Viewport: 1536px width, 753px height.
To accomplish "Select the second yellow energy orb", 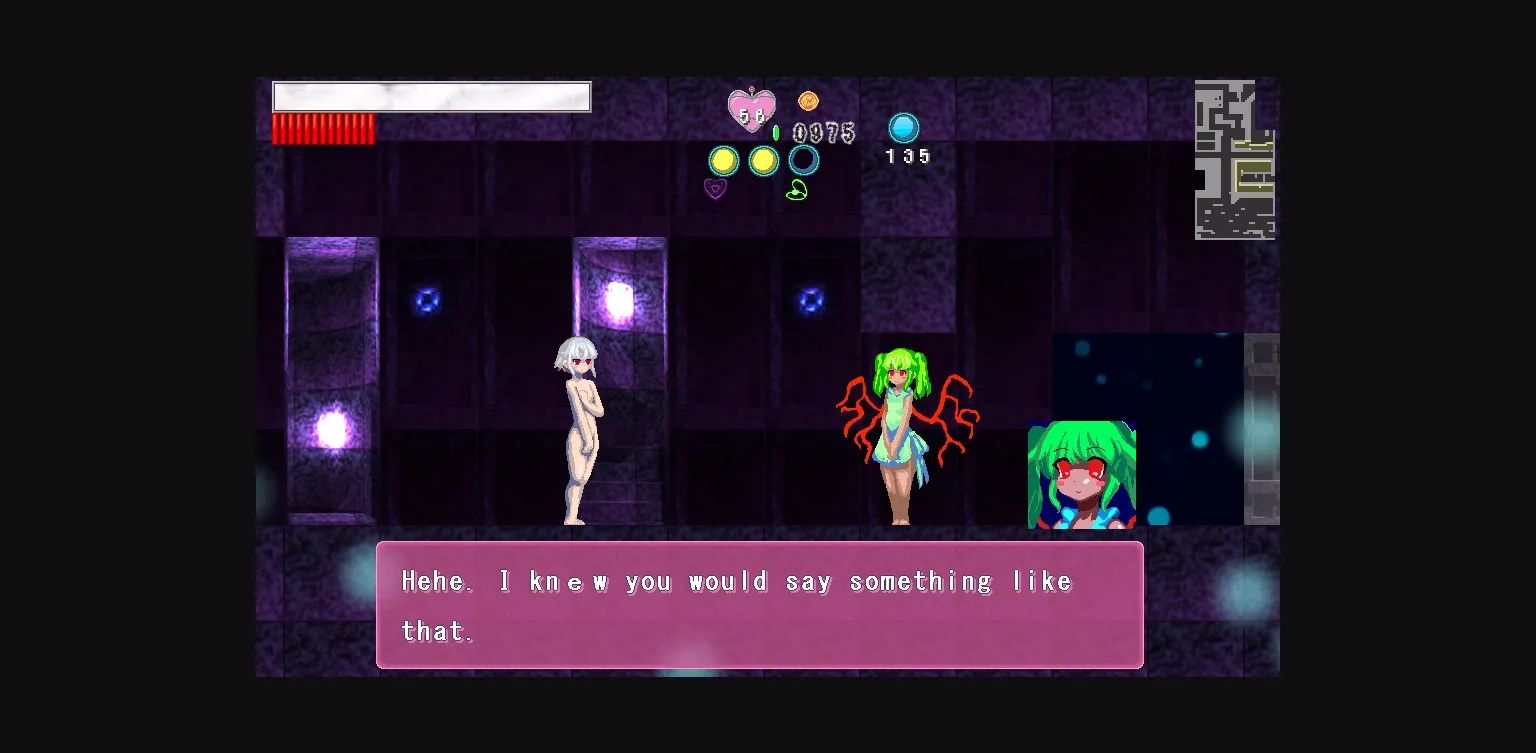I will click(x=764, y=160).
